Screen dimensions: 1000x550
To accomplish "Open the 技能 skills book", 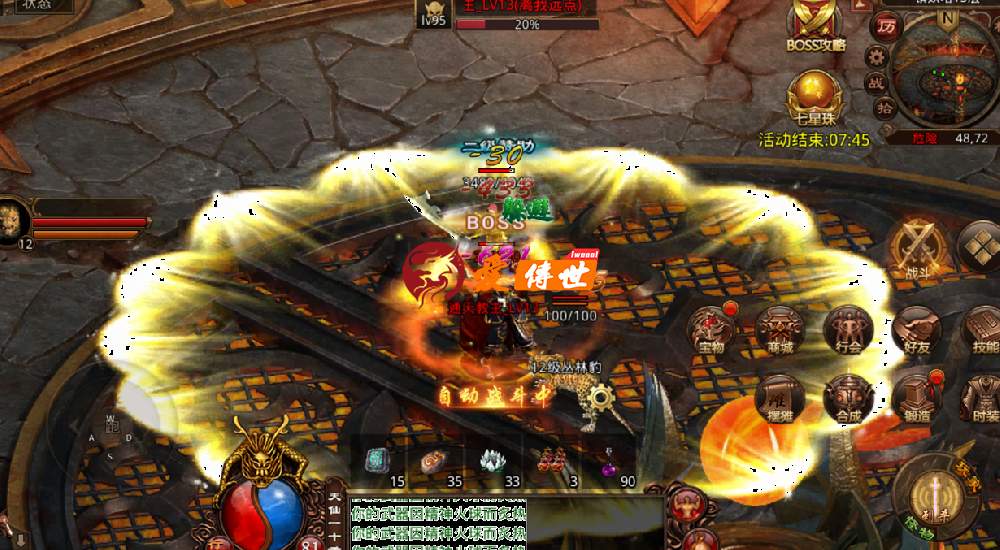I will pos(982,331).
